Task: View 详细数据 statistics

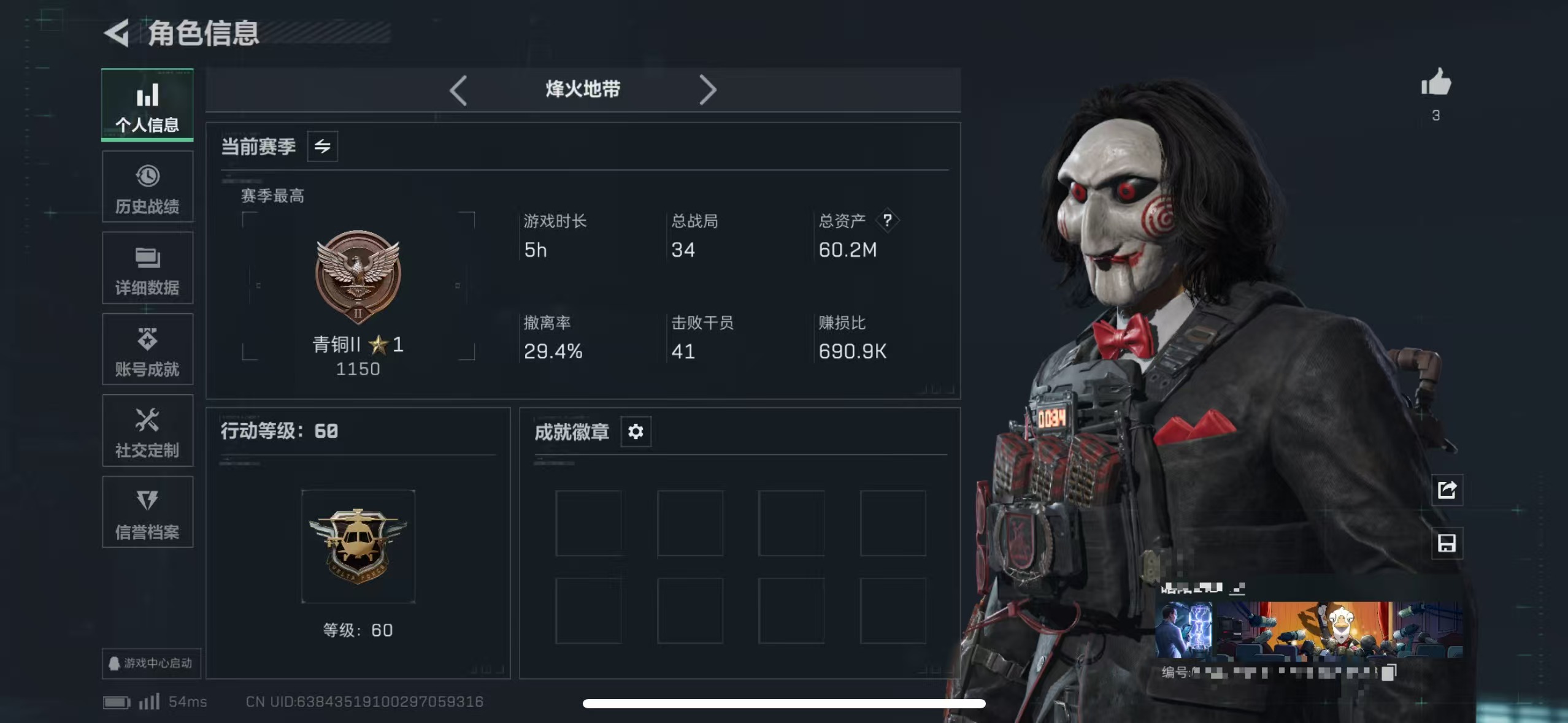Action: 147,269
